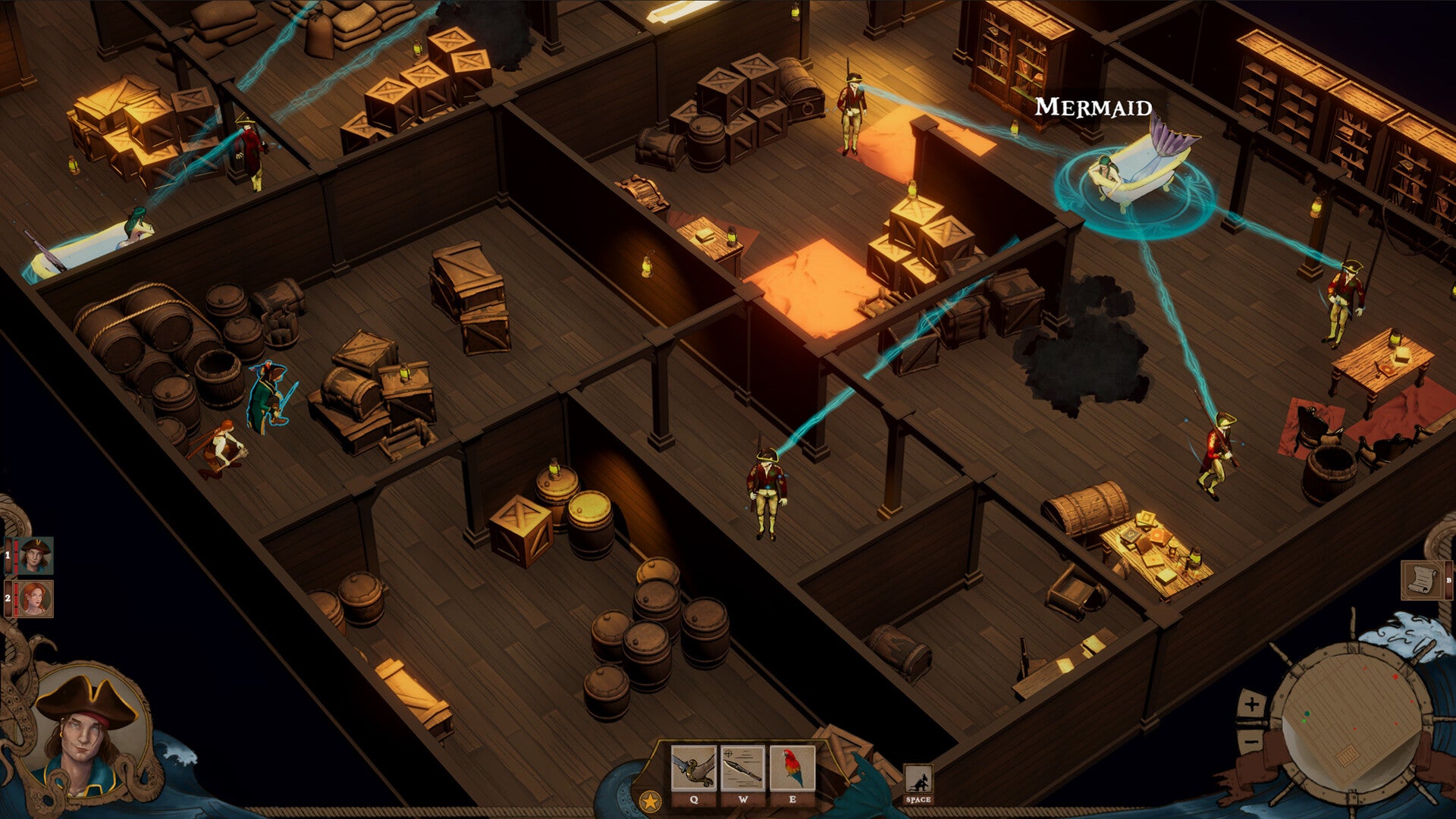Viewport: 1456px width, 819px height.
Task: Zoom in the minimap with plus
Action: pyautogui.click(x=1251, y=704)
